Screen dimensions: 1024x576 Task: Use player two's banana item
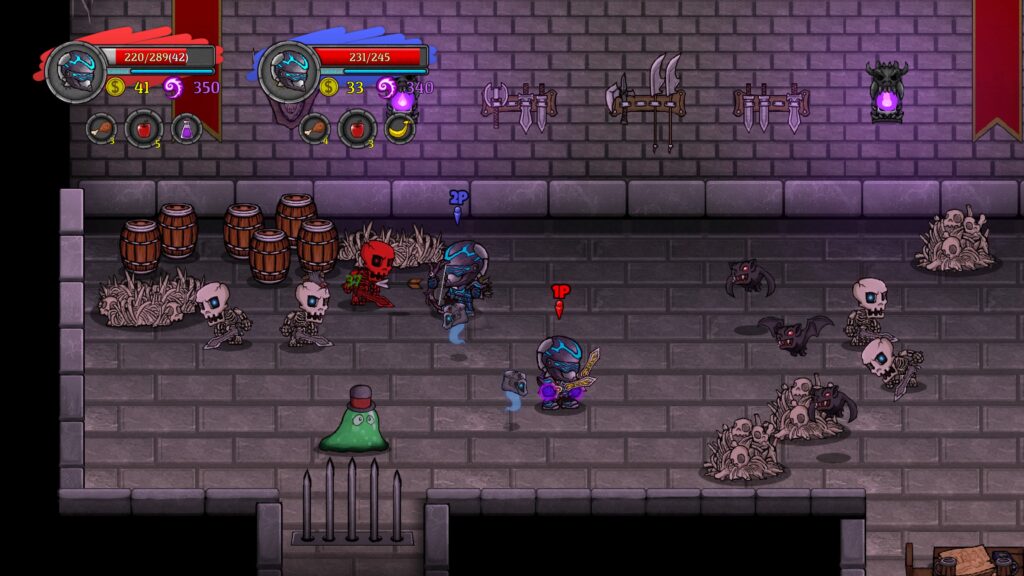click(400, 128)
